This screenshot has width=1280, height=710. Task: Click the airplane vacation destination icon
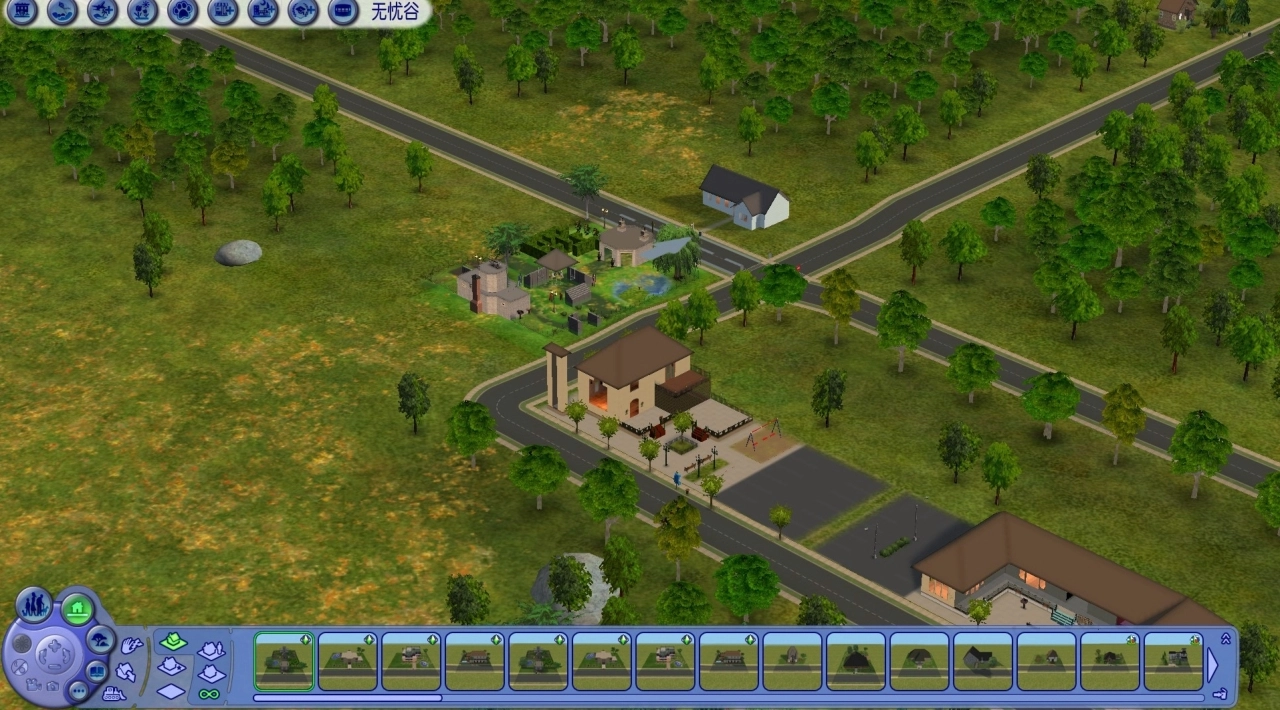point(102,11)
